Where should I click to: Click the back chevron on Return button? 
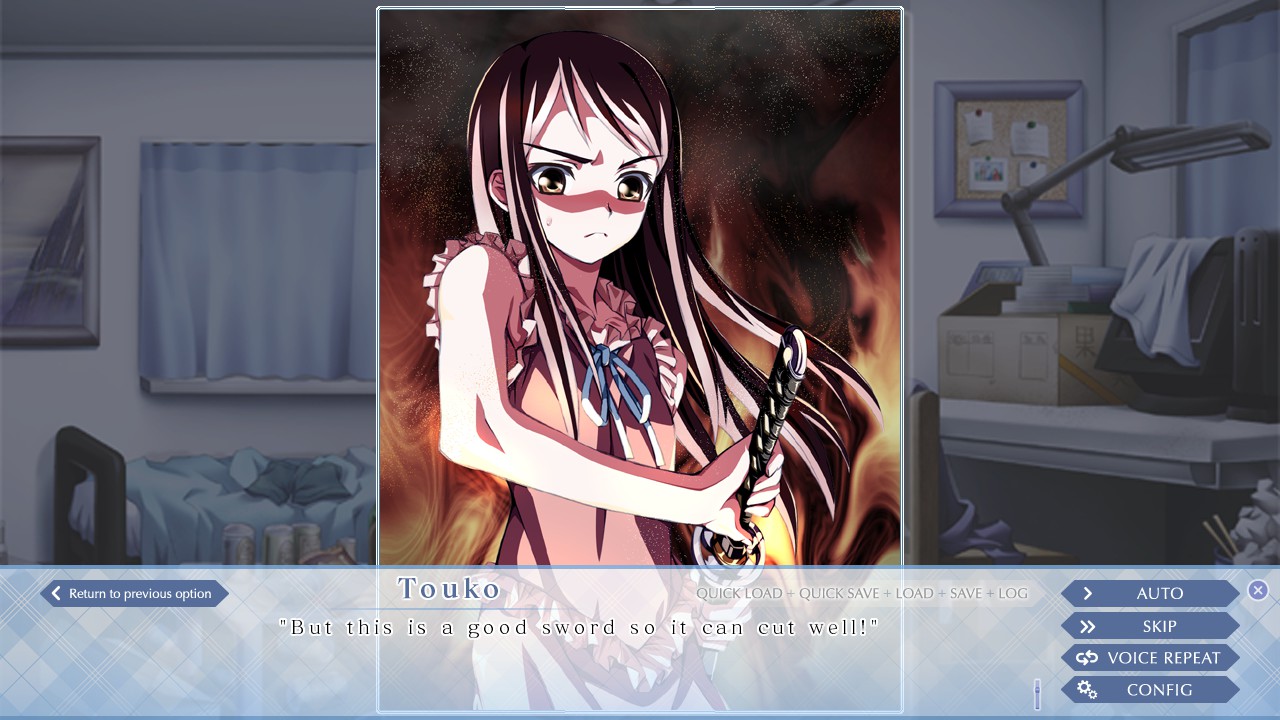pyautogui.click(x=55, y=593)
